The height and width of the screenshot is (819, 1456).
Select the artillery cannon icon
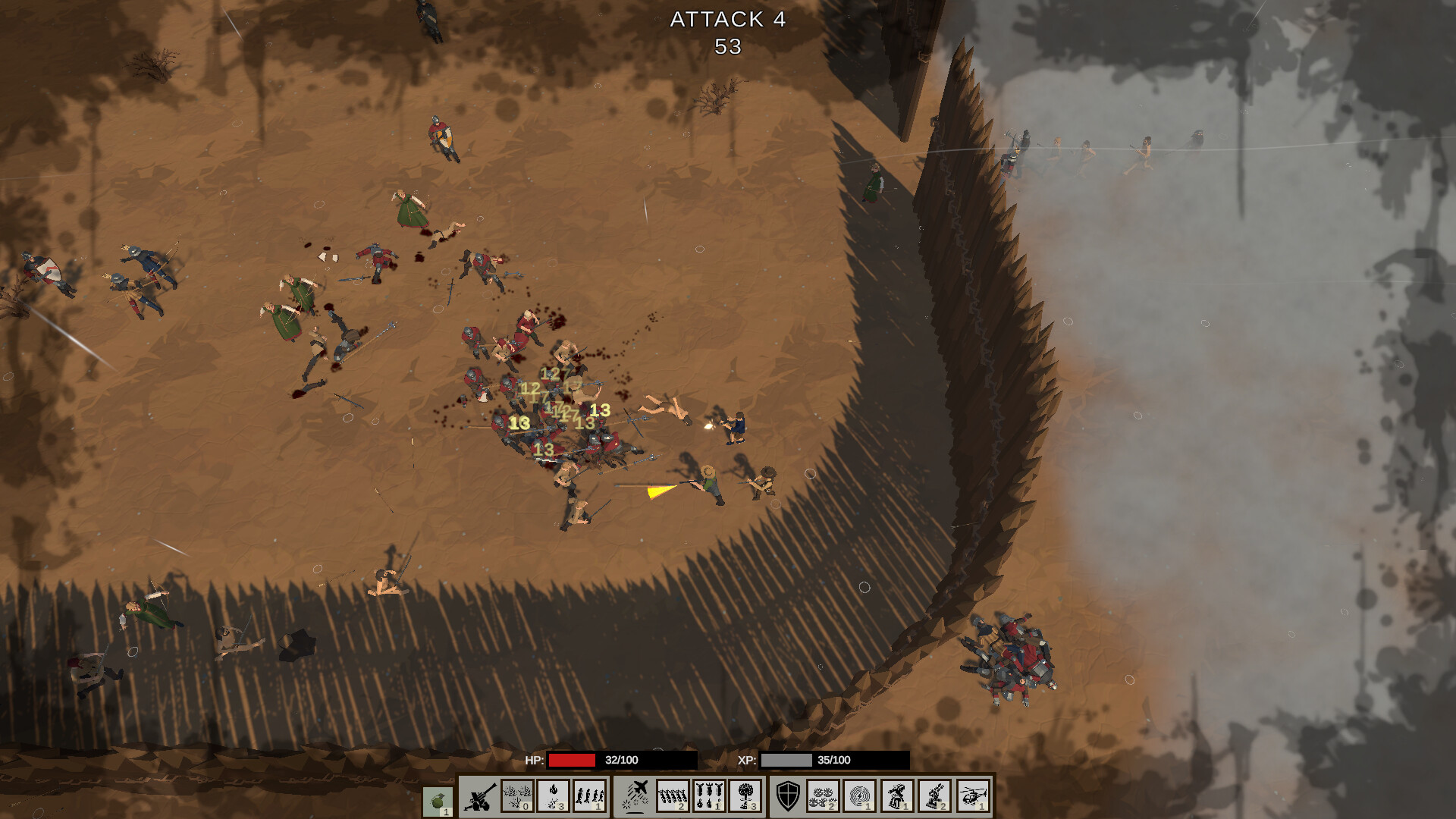click(x=480, y=796)
